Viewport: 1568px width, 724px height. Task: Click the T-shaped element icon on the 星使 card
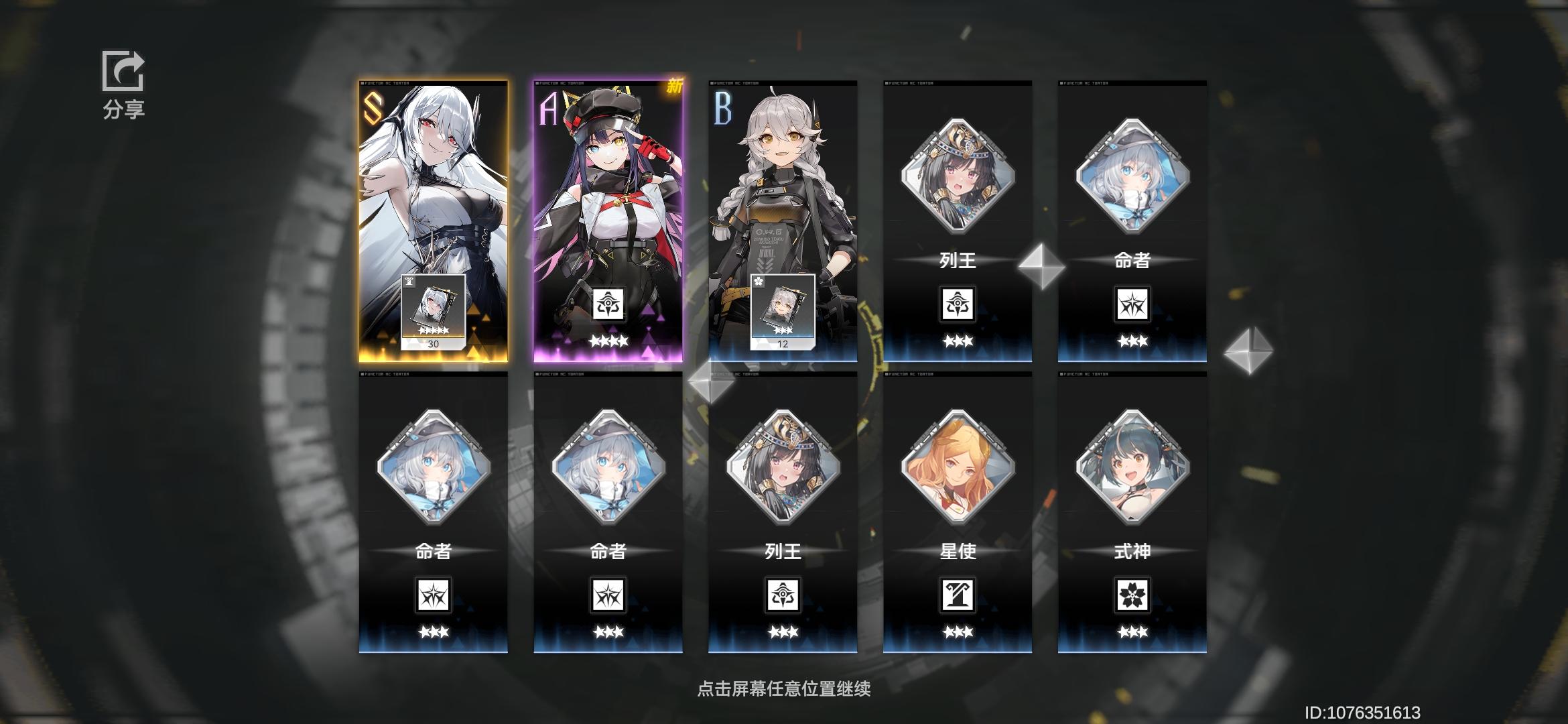(957, 597)
